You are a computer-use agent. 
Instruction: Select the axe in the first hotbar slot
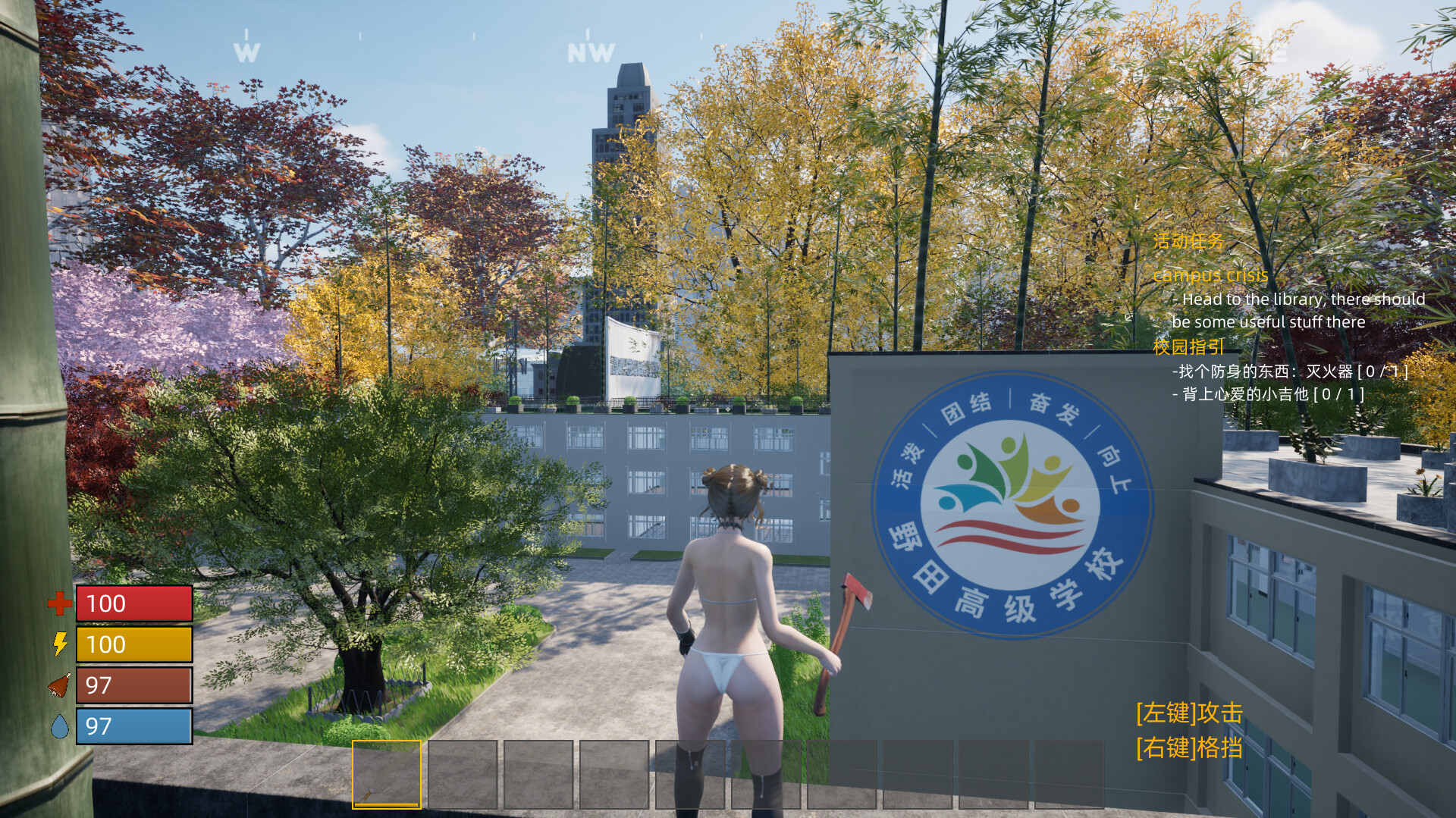click(387, 775)
